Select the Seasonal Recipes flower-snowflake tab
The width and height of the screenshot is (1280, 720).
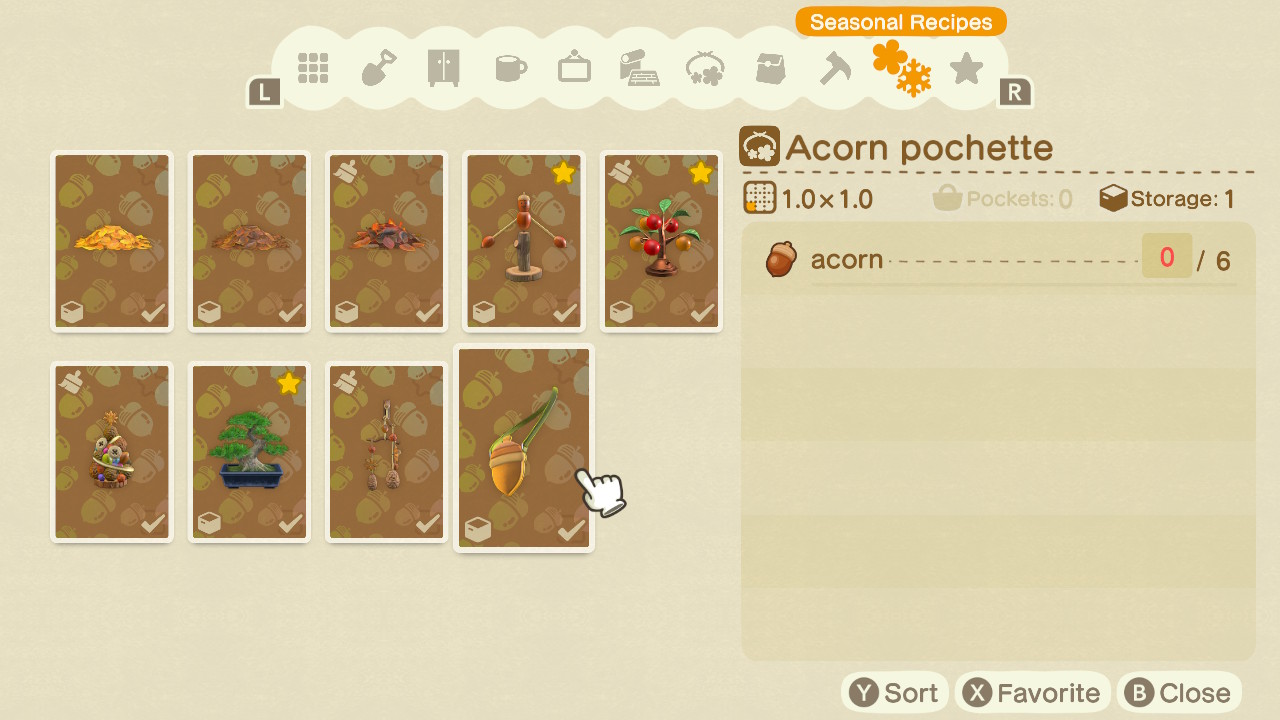tap(901, 68)
